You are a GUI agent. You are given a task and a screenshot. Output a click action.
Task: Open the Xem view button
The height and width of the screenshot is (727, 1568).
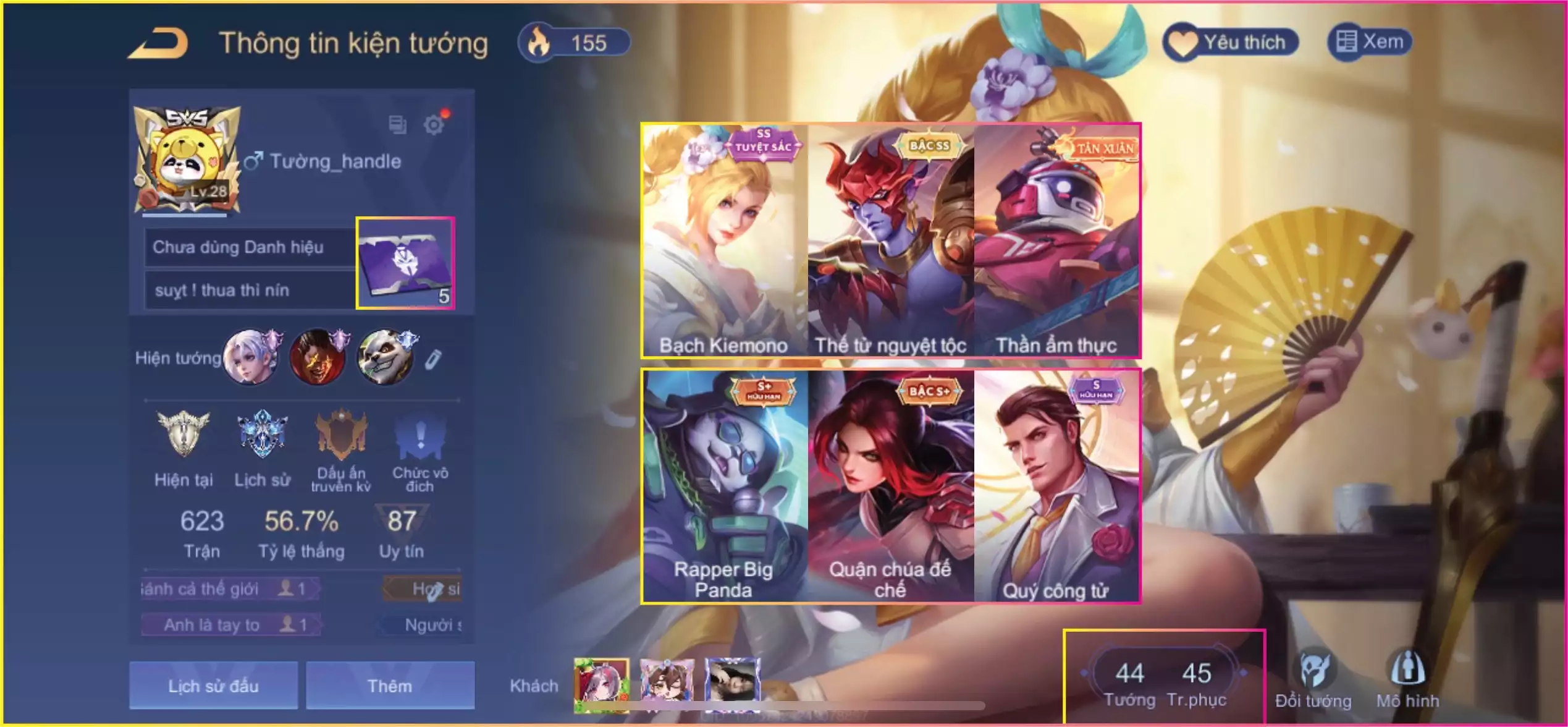tap(1370, 42)
